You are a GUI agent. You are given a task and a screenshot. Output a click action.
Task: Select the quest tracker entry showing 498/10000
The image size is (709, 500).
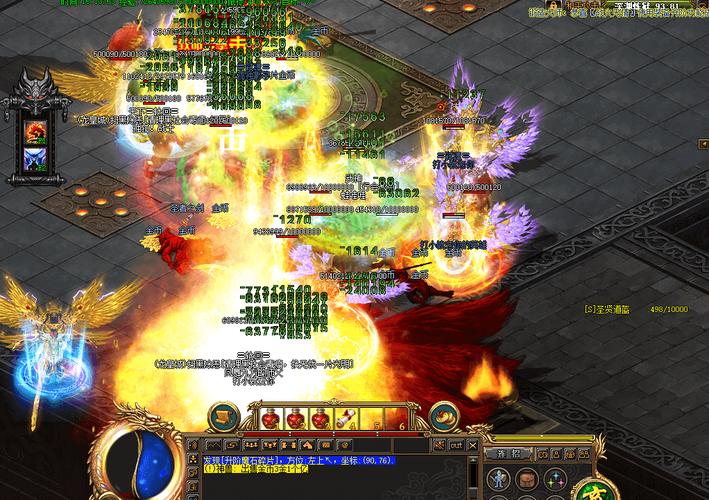pos(636,310)
